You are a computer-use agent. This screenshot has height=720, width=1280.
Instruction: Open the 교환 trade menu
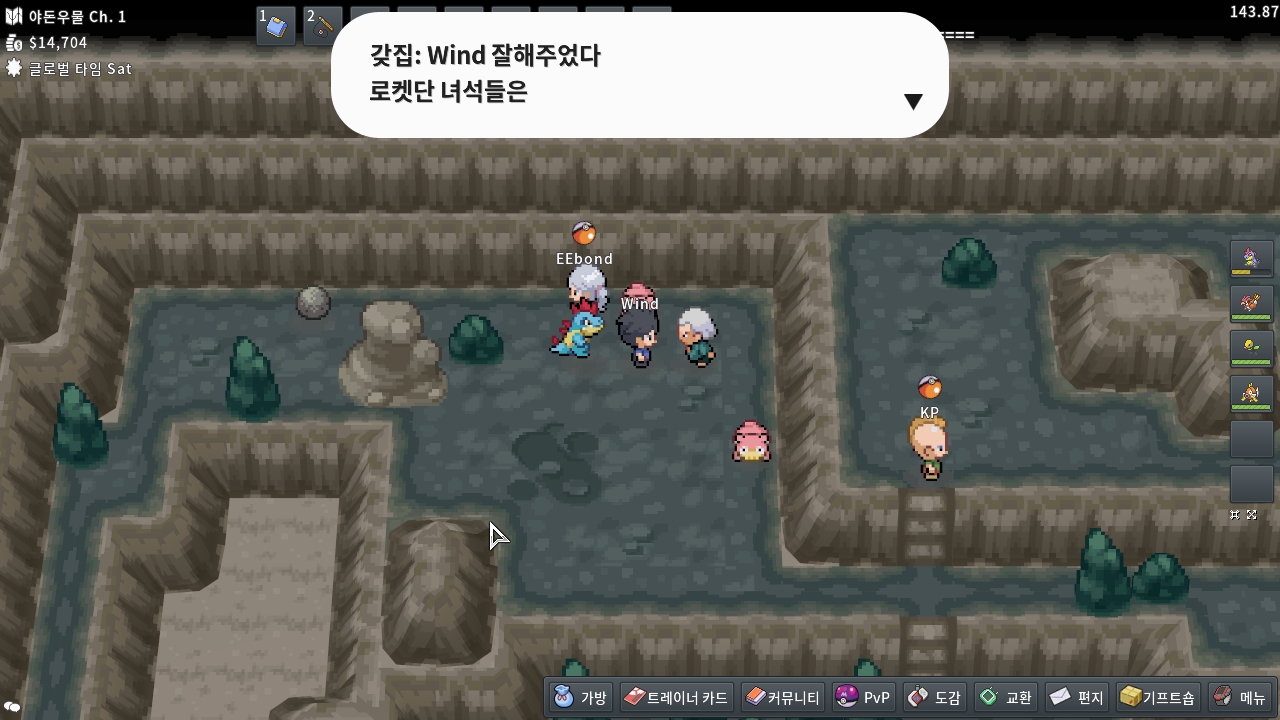tap(1006, 697)
